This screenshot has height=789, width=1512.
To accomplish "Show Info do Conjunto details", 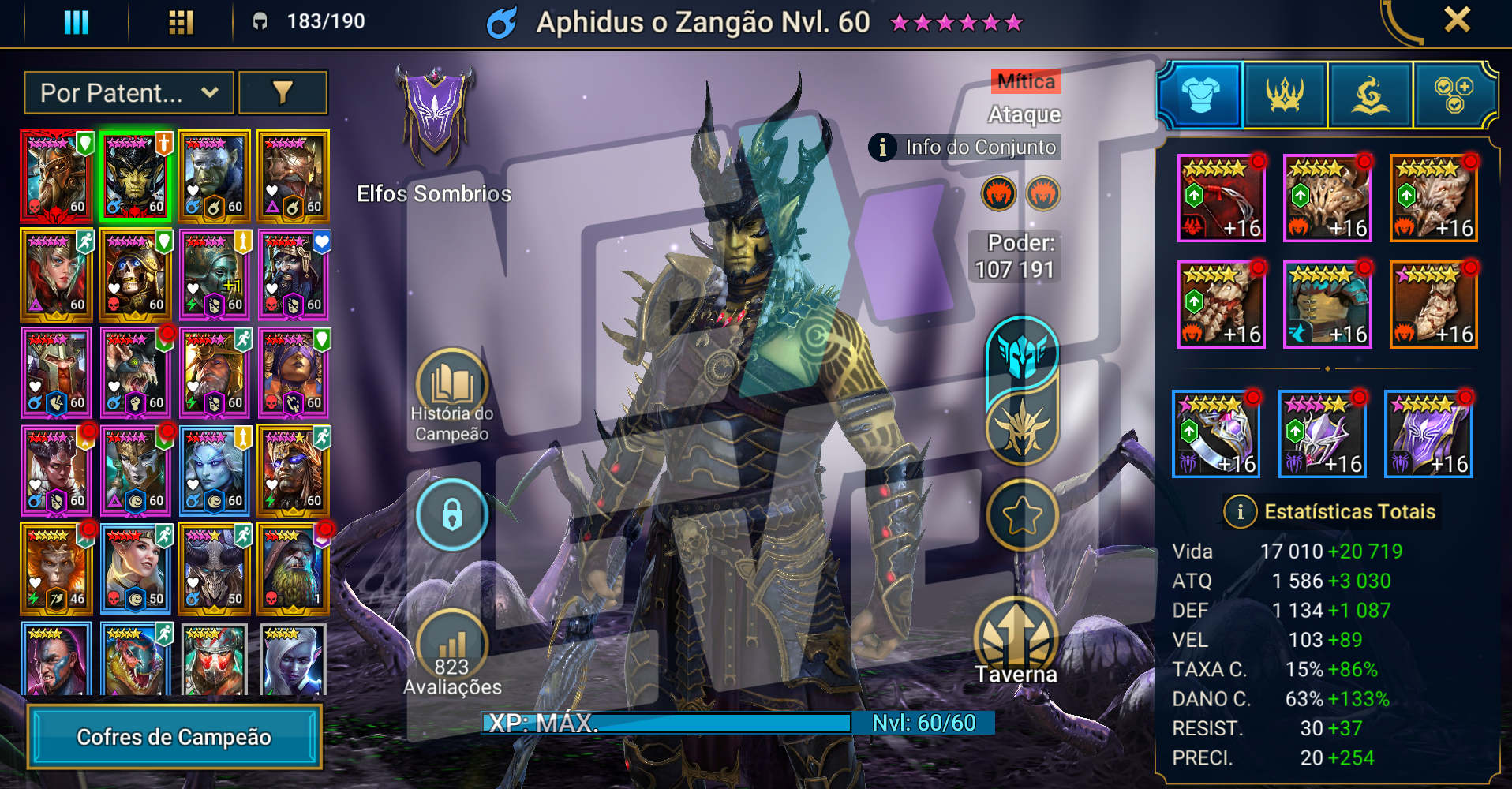I will [964, 148].
